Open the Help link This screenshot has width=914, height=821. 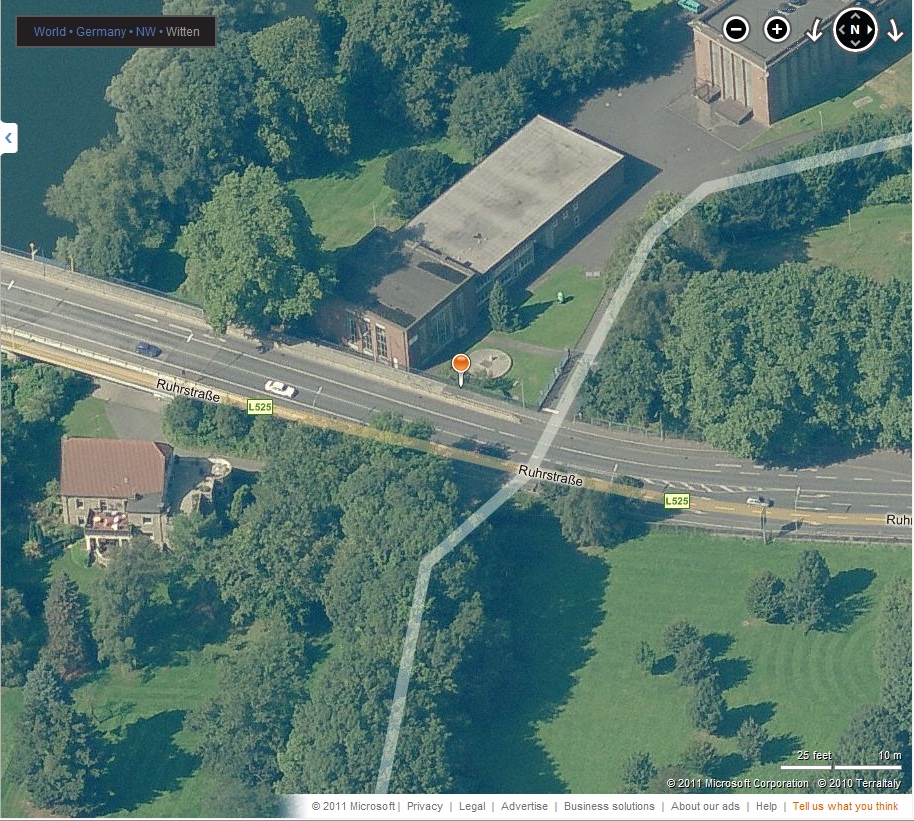(x=766, y=806)
